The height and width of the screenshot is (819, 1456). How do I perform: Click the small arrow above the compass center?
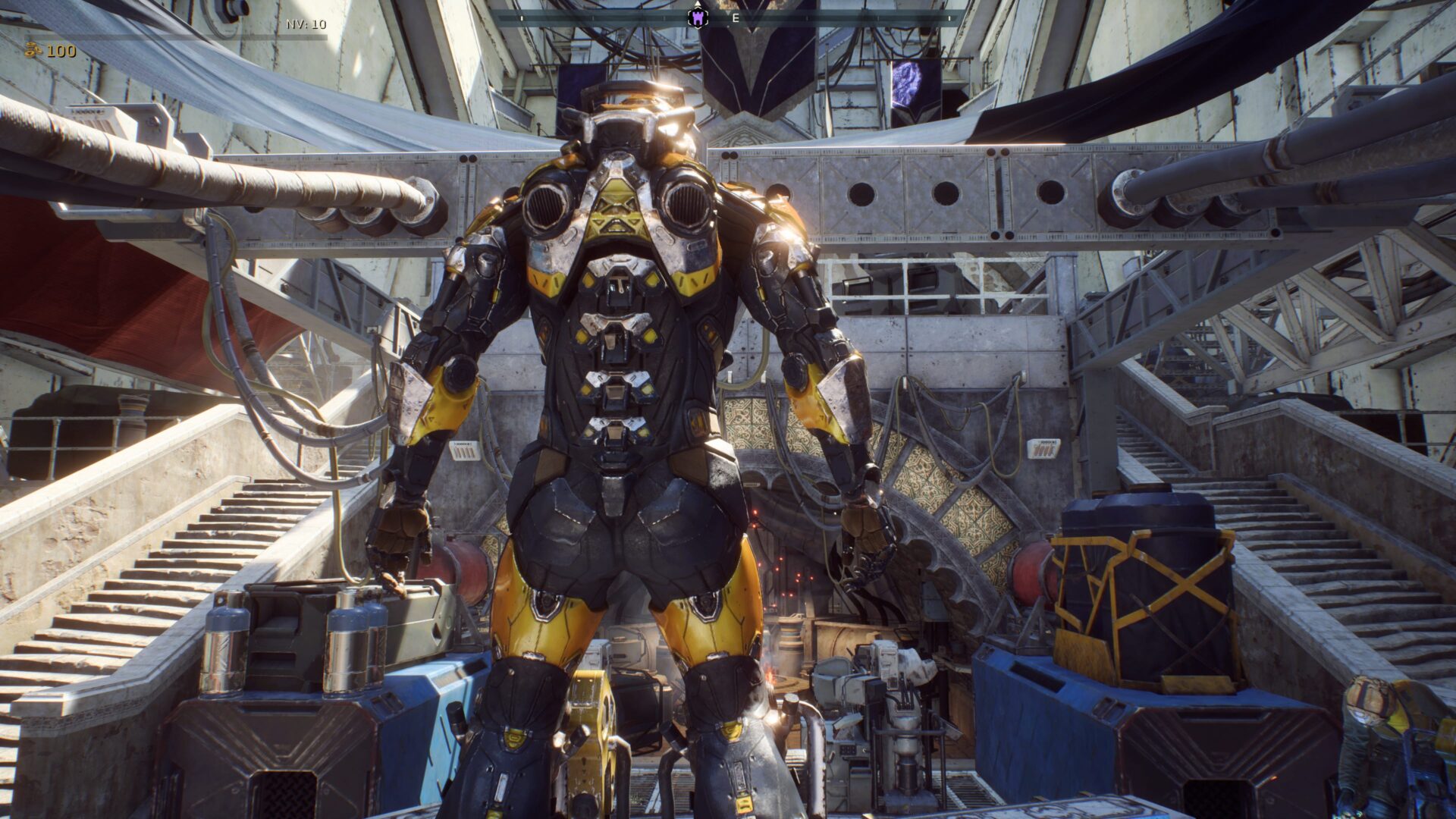tap(698, 2)
